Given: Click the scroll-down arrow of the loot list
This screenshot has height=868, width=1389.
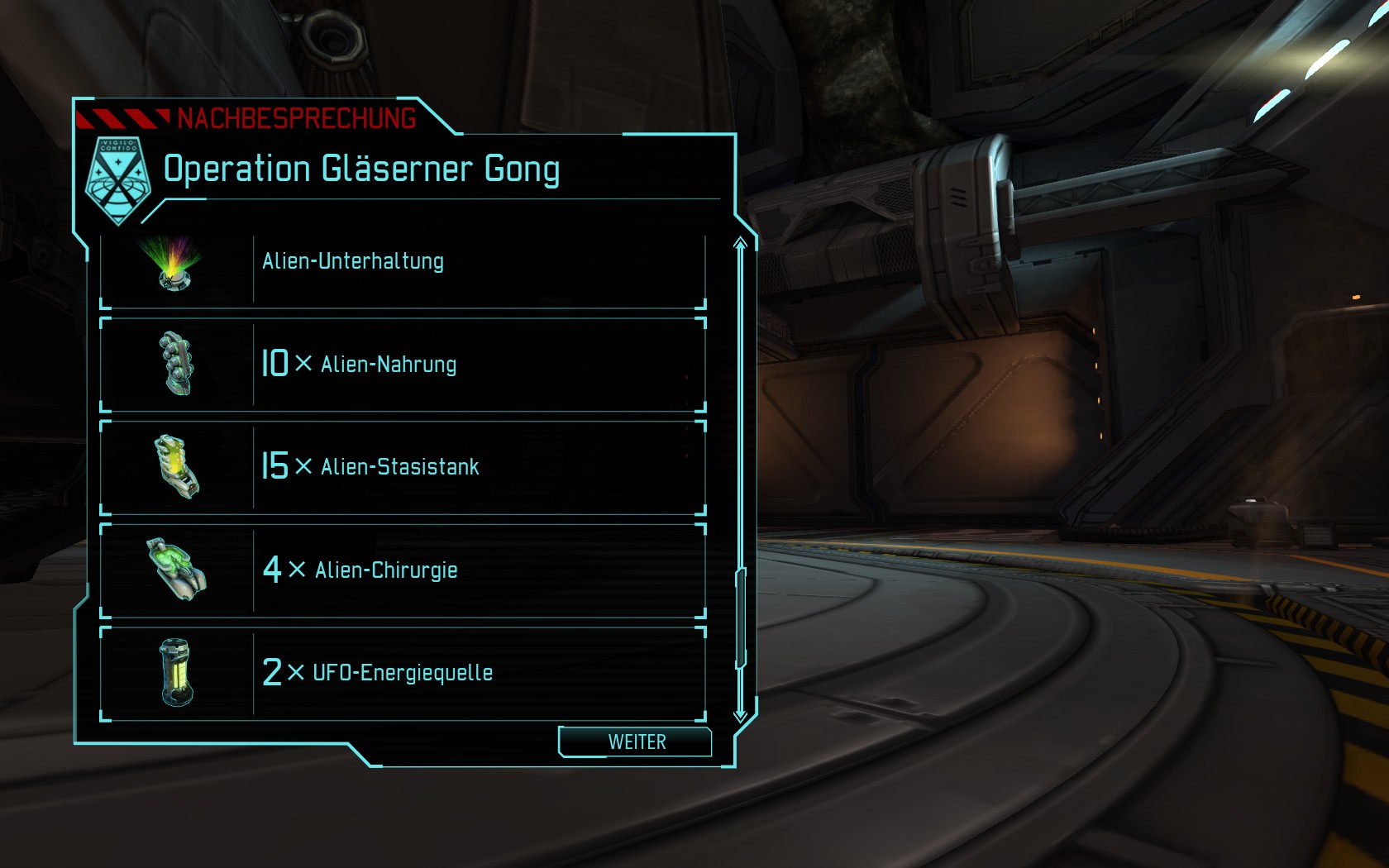Looking at the screenshot, I should 740,715.
